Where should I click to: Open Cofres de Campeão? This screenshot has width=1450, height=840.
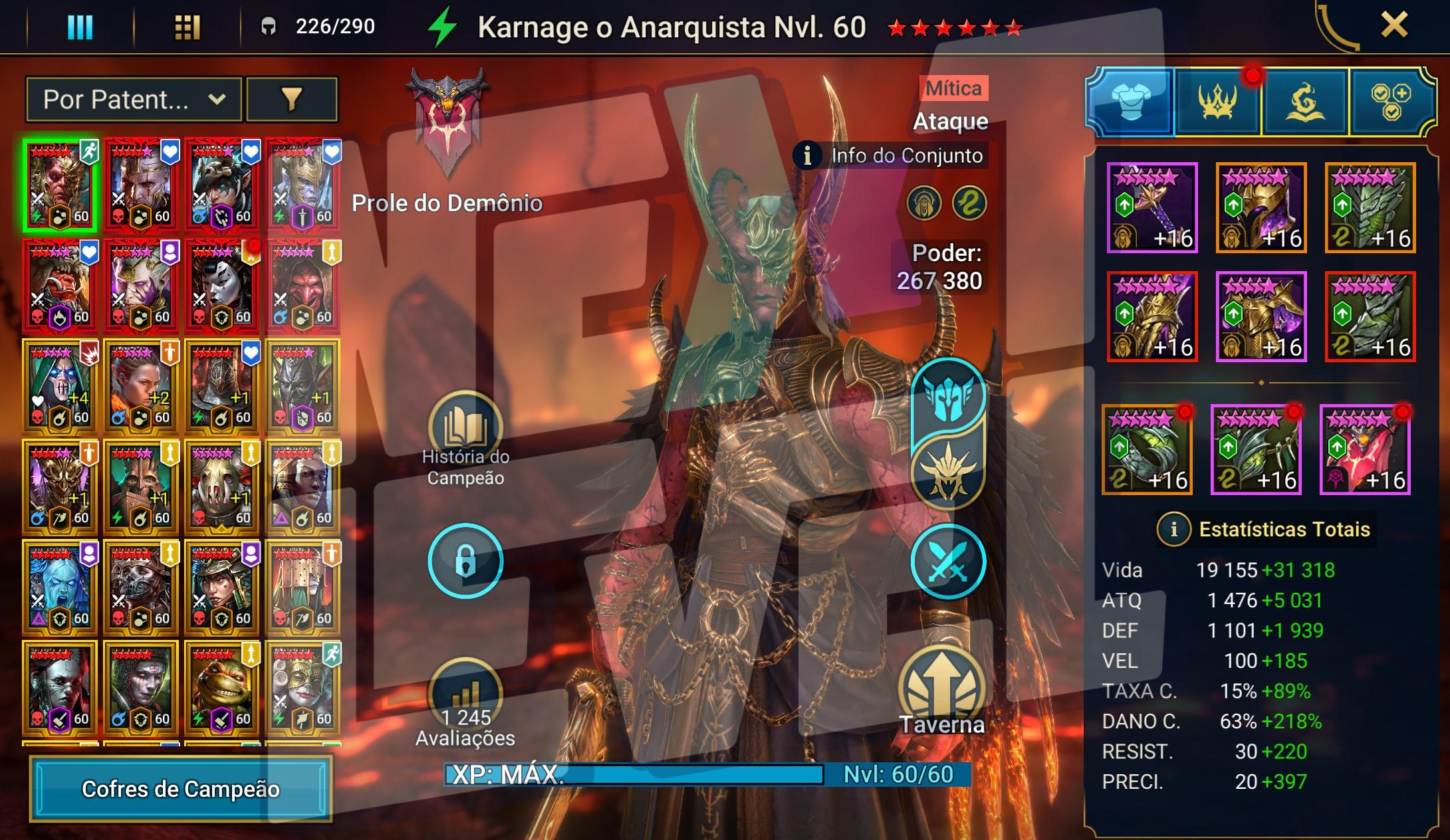click(x=180, y=789)
